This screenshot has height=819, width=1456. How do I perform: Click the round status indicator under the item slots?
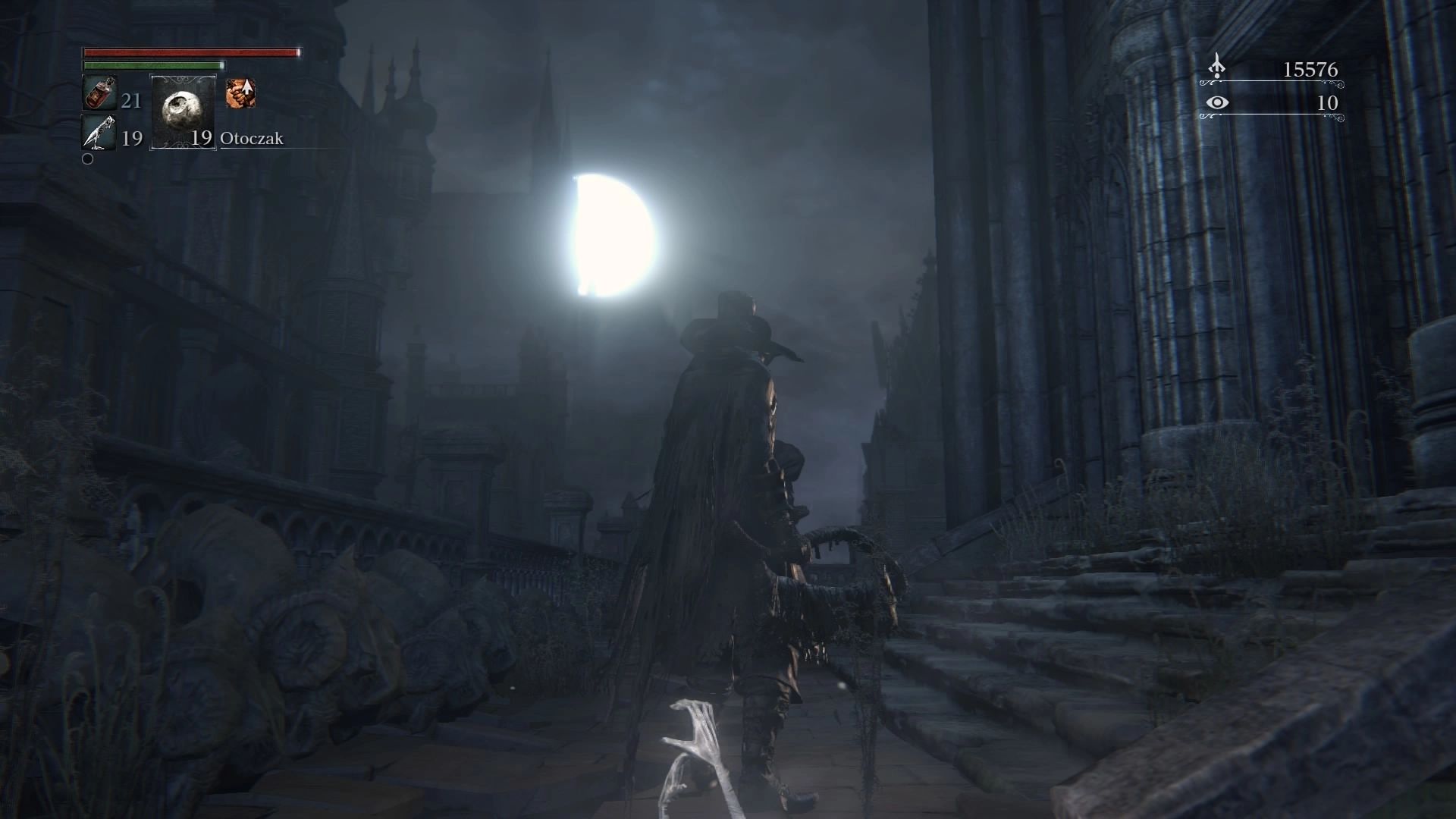[x=87, y=159]
